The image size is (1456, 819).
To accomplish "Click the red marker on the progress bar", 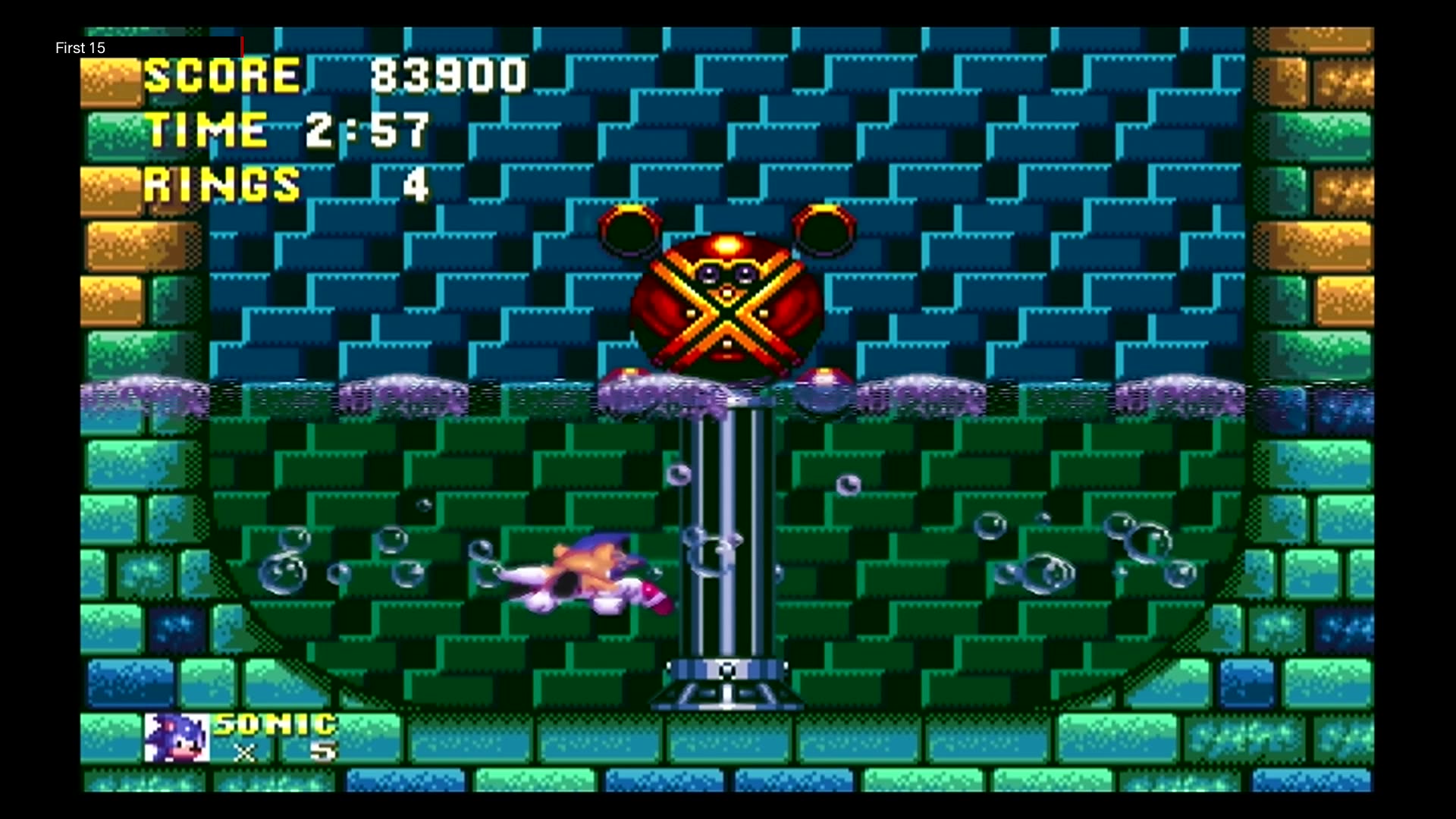I will [x=242, y=47].
